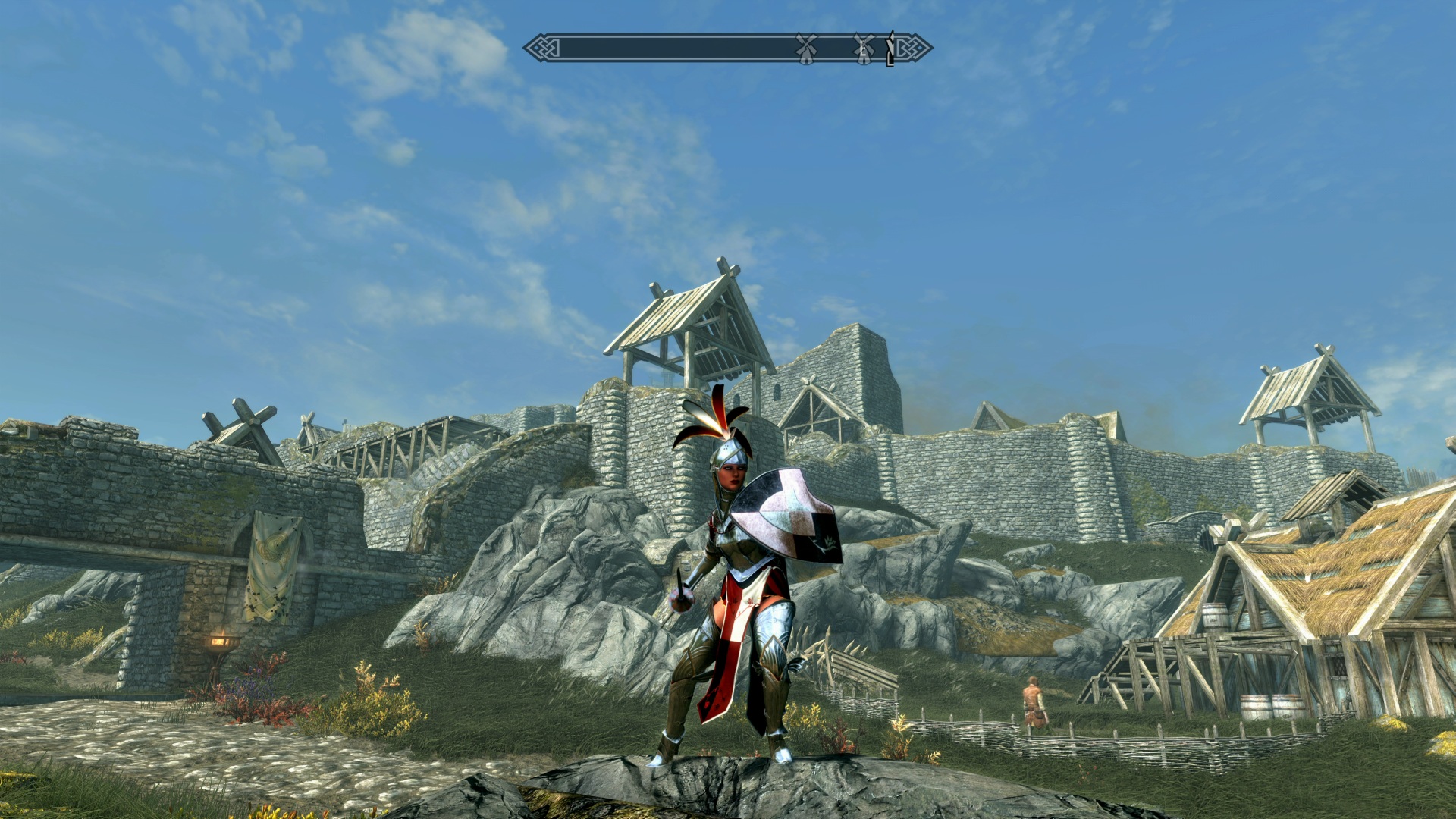
Task: Select the windmill marker overlapping the E letter
Action: pyautogui.click(x=863, y=49)
